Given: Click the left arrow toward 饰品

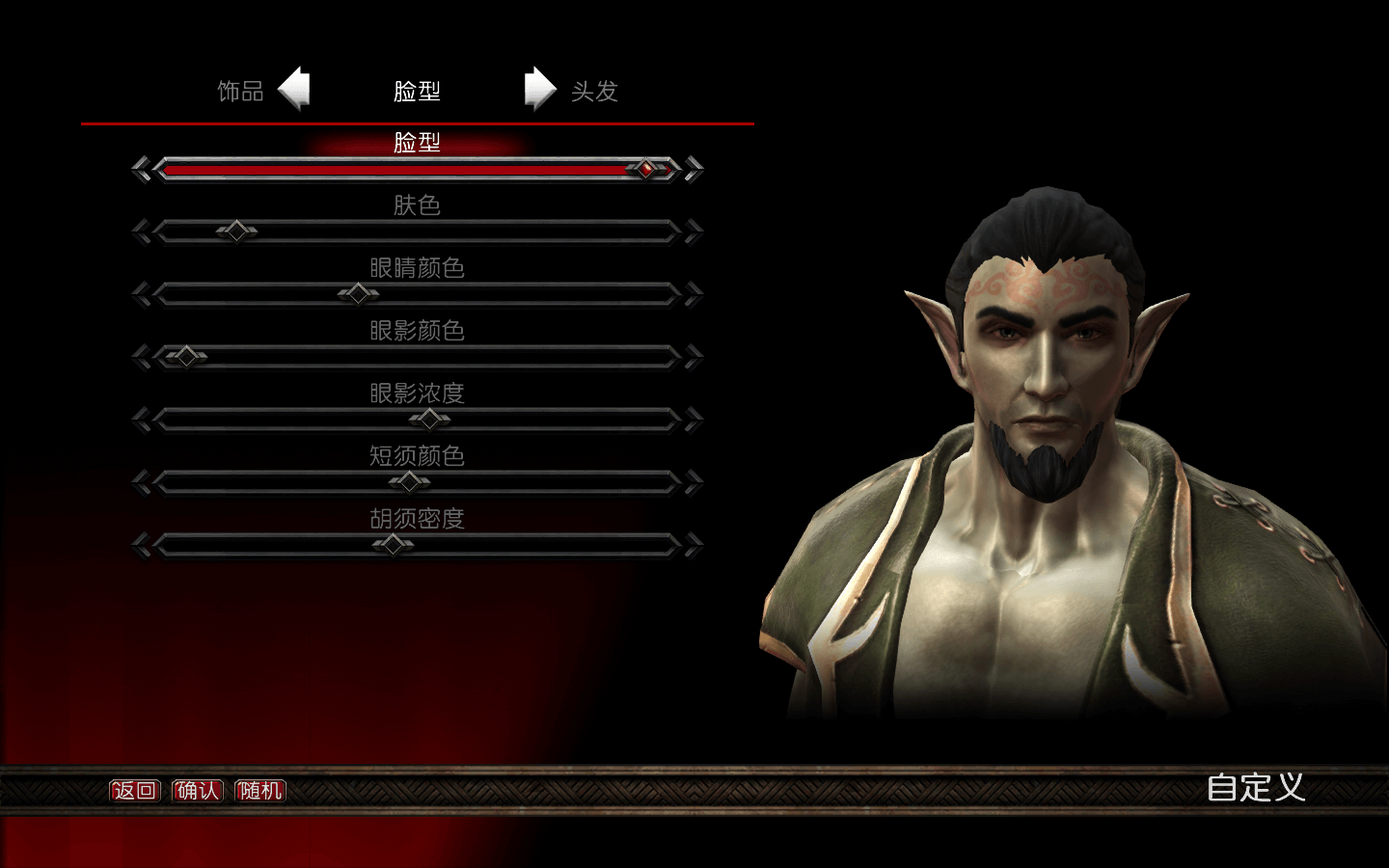Looking at the screenshot, I should pos(294,90).
